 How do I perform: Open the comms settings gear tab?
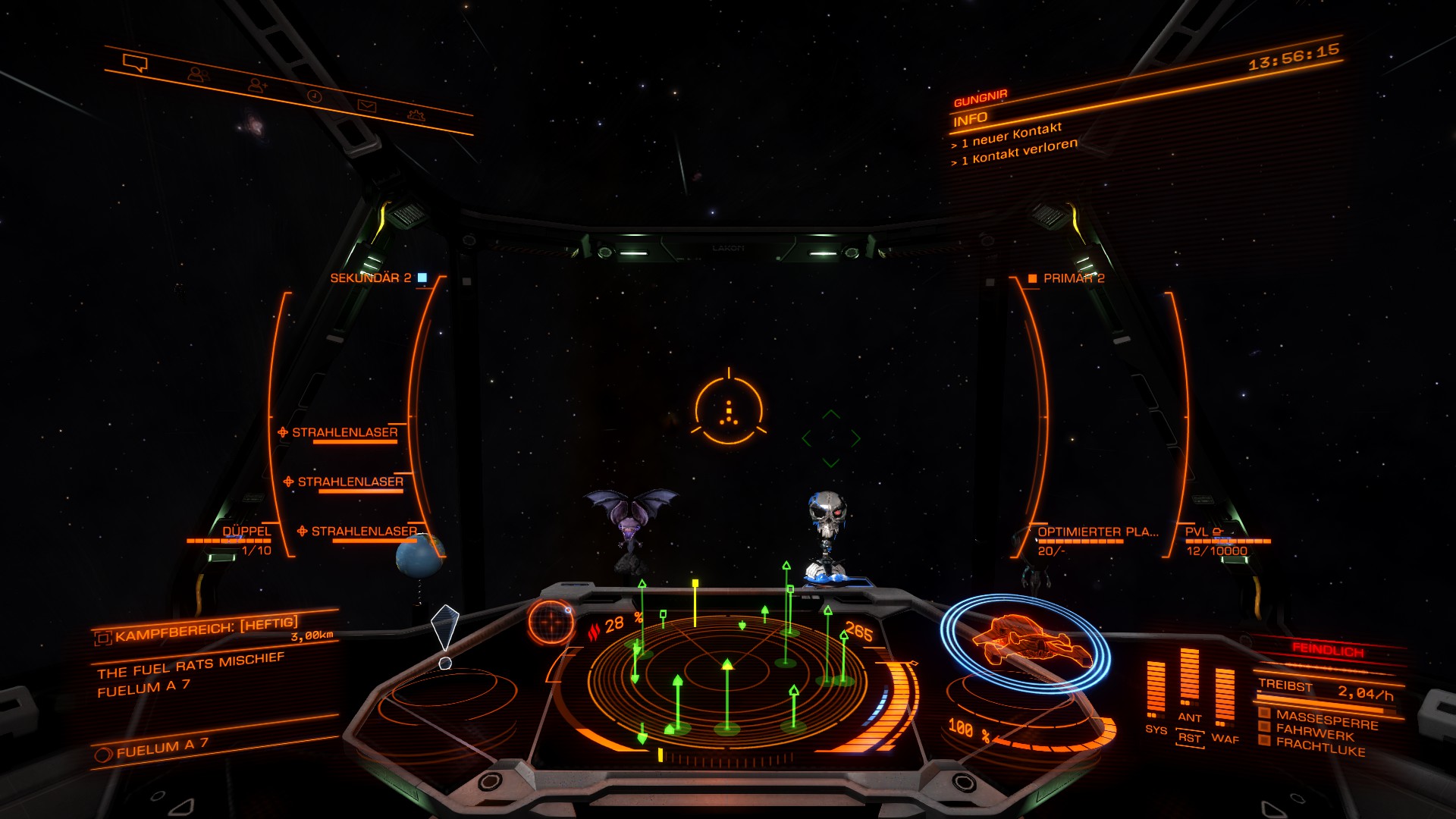[416, 115]
